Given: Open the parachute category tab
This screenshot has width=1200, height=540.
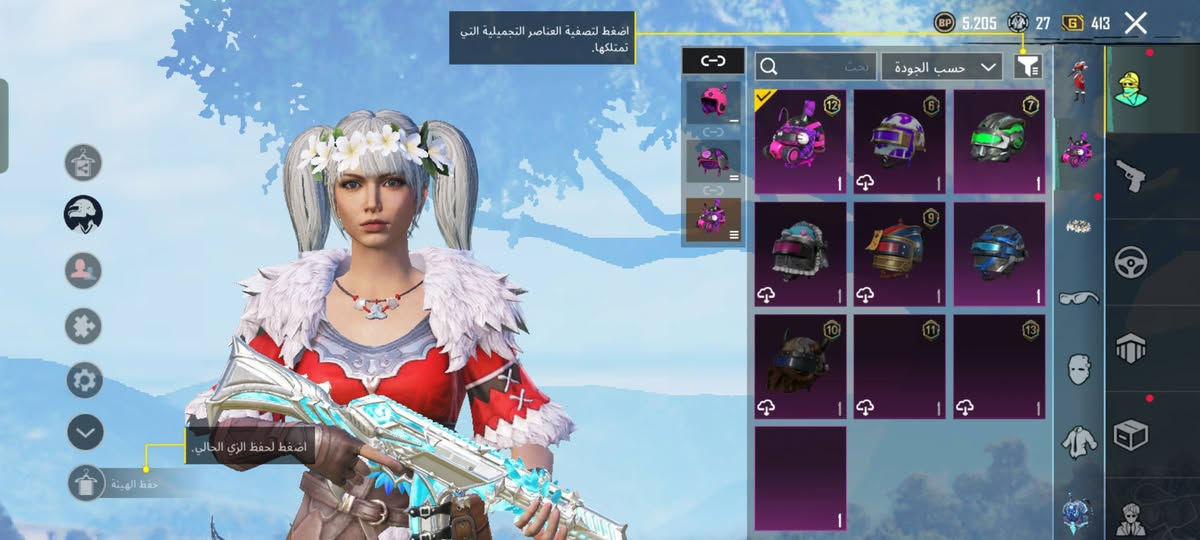Looking at the screenshot, I should (1131, 348).
